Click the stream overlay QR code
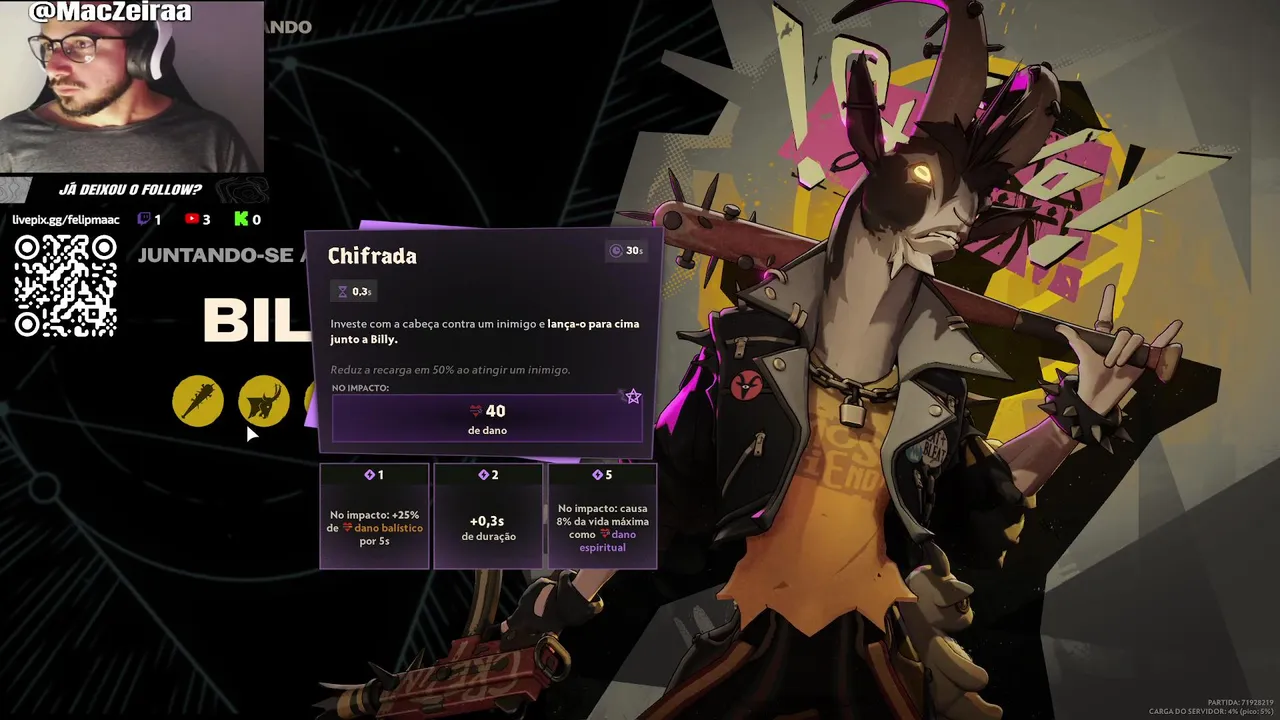The image size is (1280, 720). coord(66,286)
